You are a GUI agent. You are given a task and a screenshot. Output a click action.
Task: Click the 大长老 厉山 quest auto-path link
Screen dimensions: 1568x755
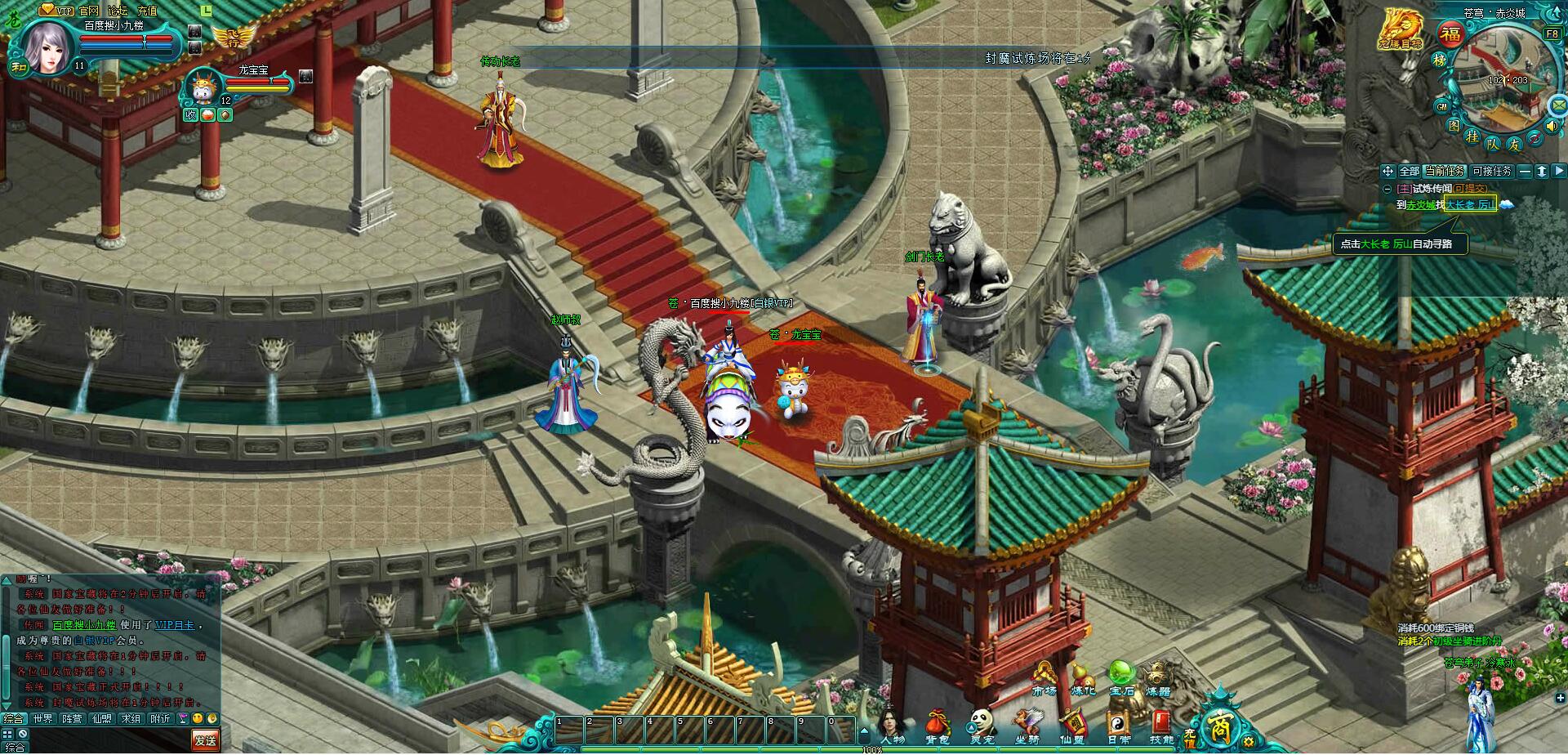click(x=1470, y=205)
